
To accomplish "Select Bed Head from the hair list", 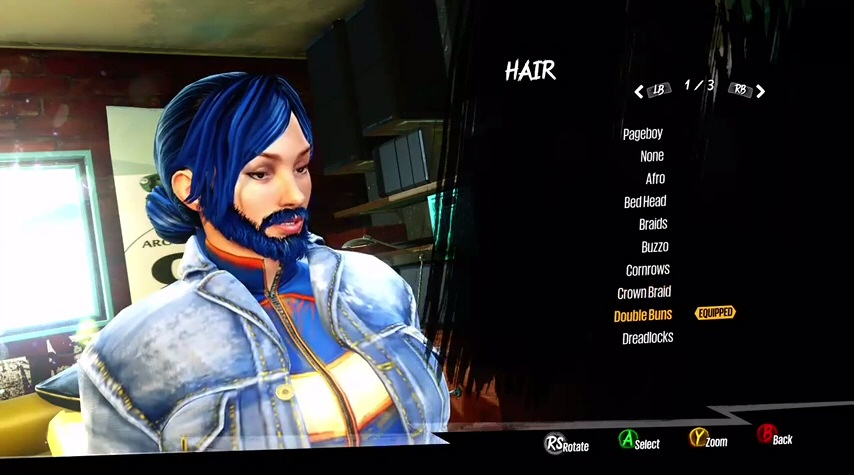I will (645, 201).
